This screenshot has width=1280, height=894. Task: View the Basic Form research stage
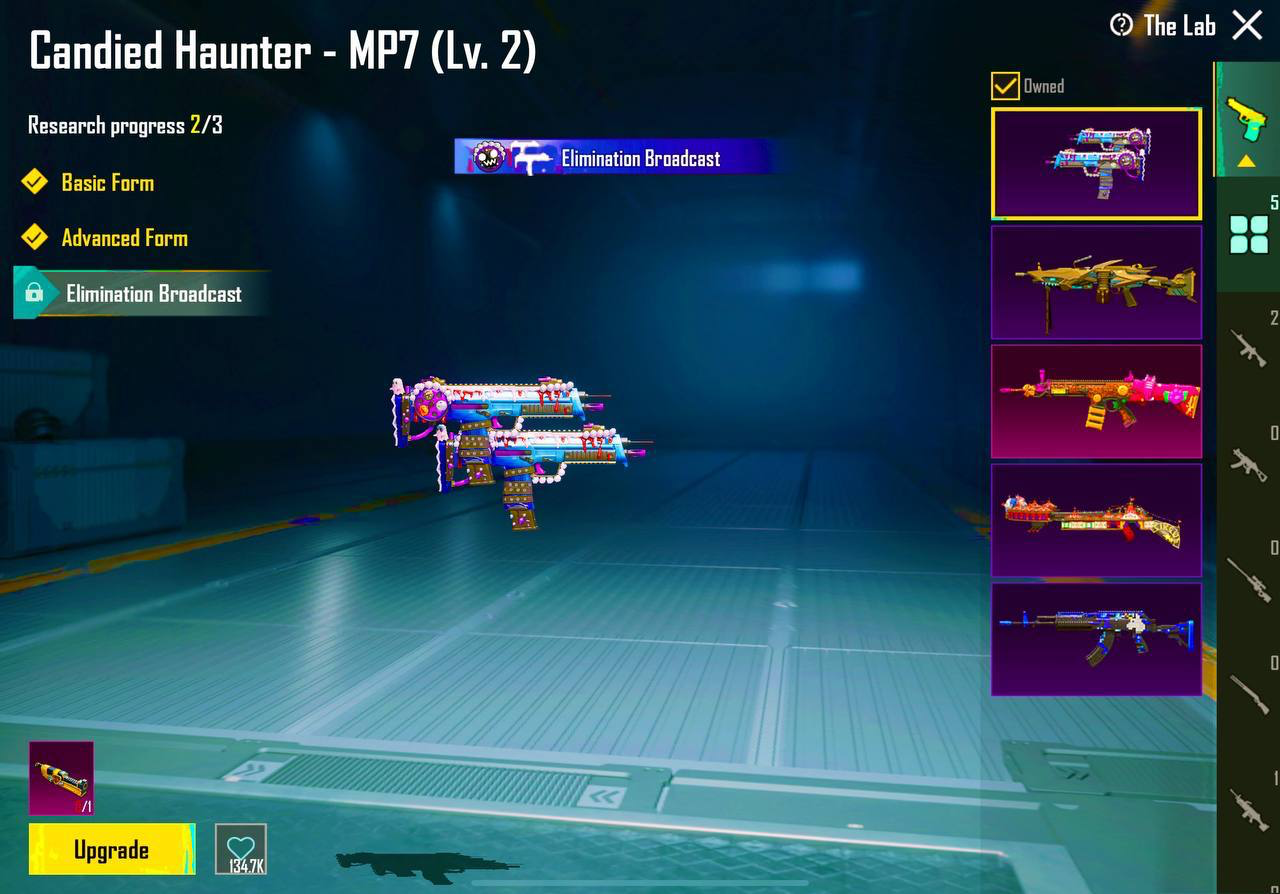(107, 183)
